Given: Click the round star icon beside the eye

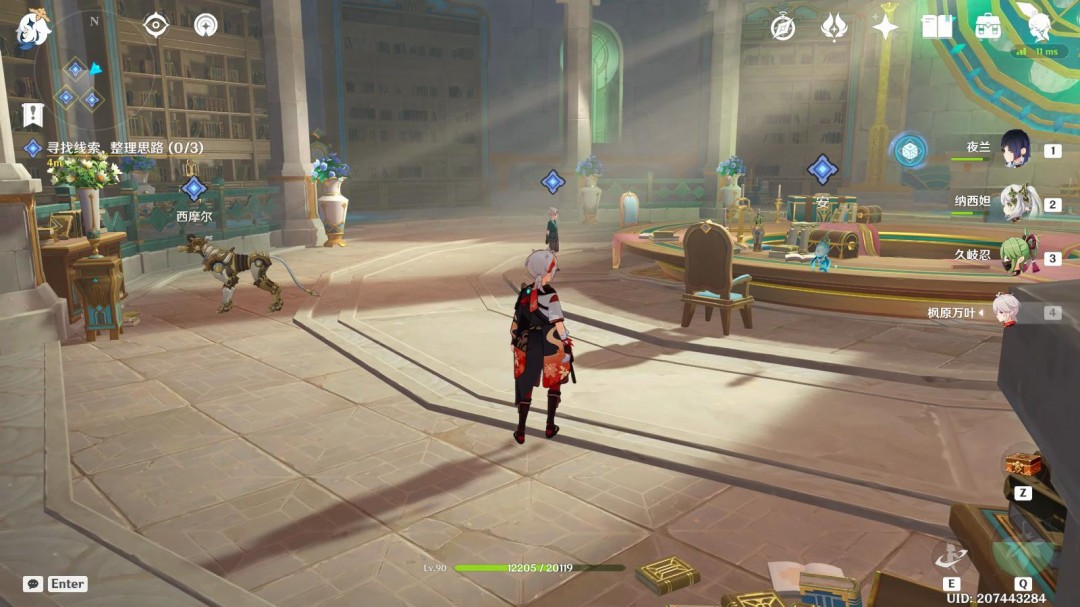Looking at the screenshot, I should 205,25.
